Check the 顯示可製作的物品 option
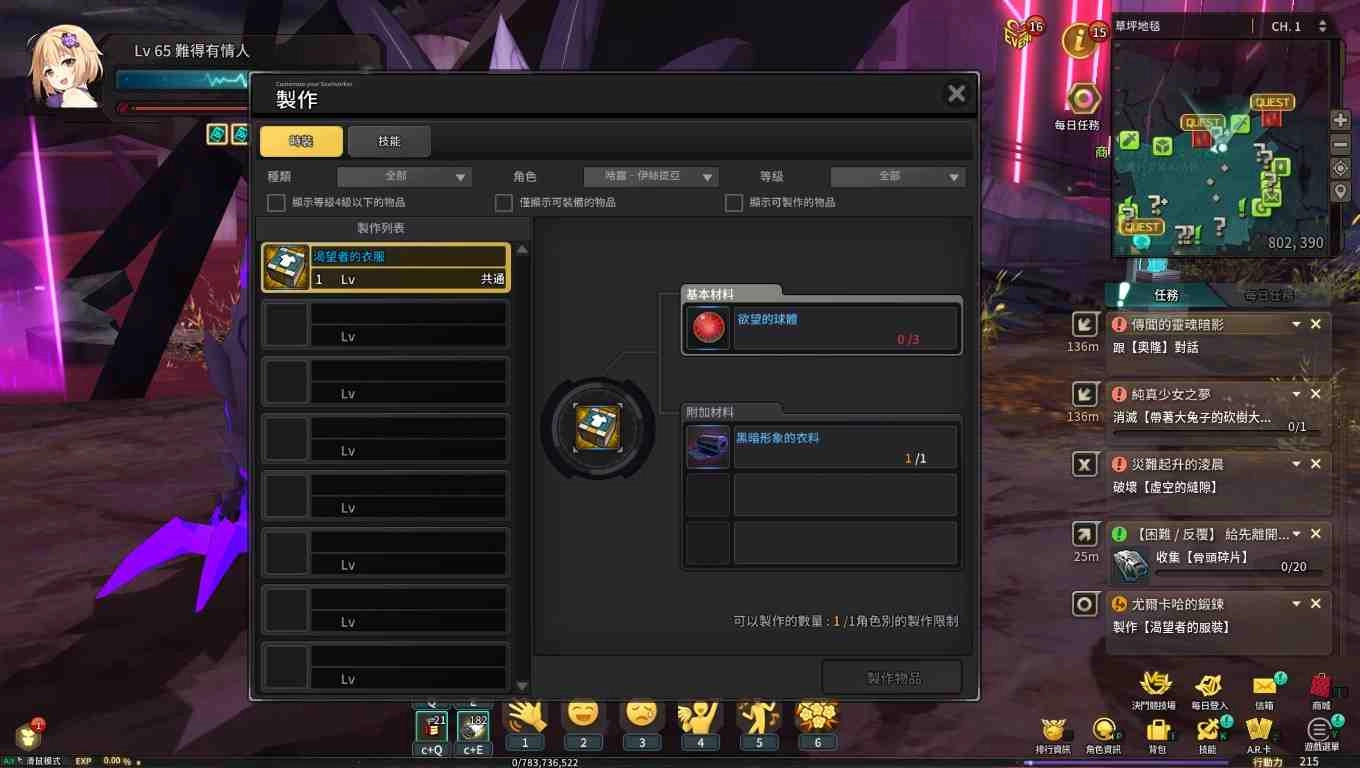Image resolution: width=1360 pixels, height=768 pixels. pyautogui.click(x=733, y=202)
